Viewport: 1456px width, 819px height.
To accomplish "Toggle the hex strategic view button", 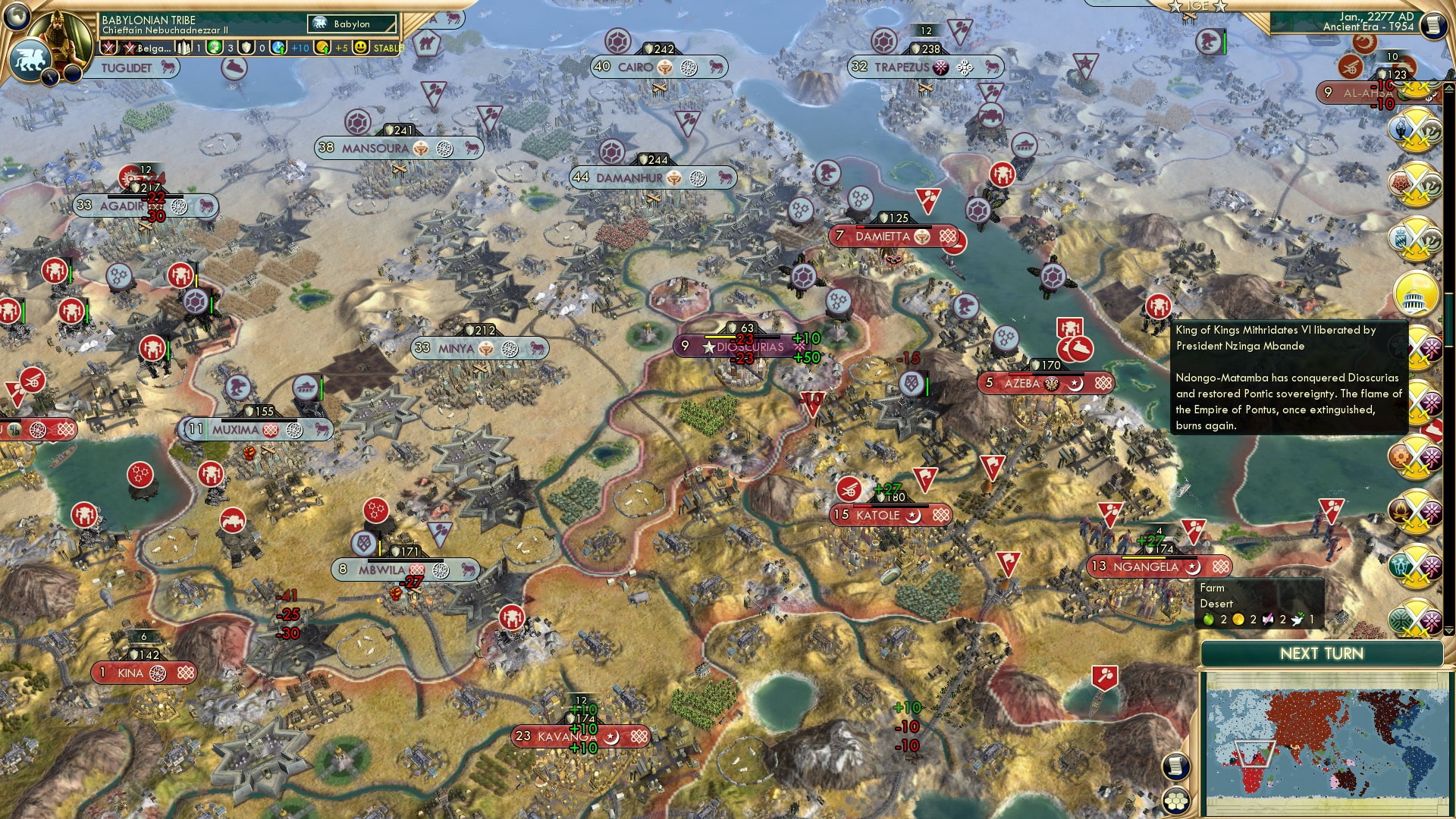I will point(1175,802).
